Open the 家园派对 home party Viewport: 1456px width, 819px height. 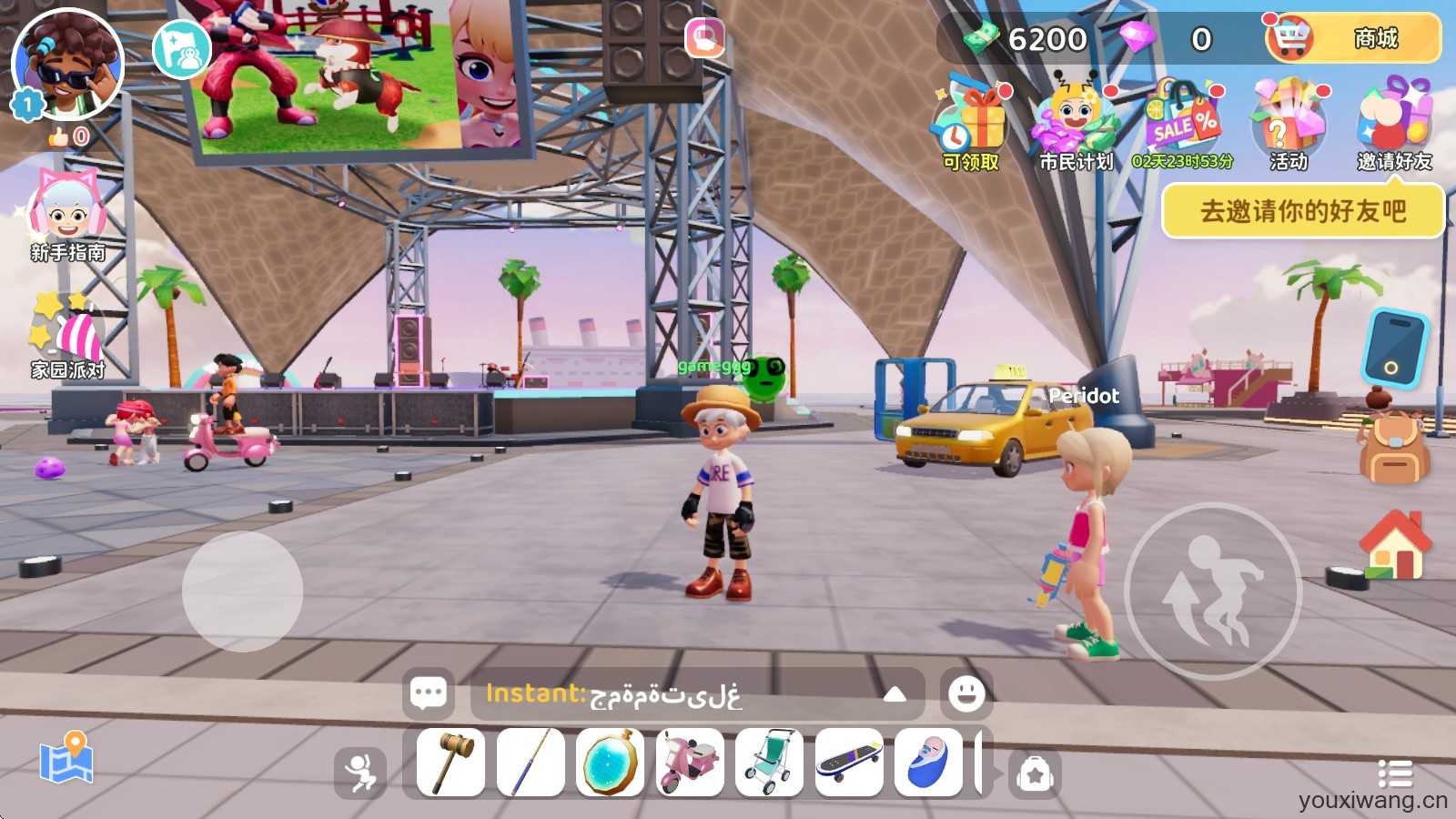[67, 335]
